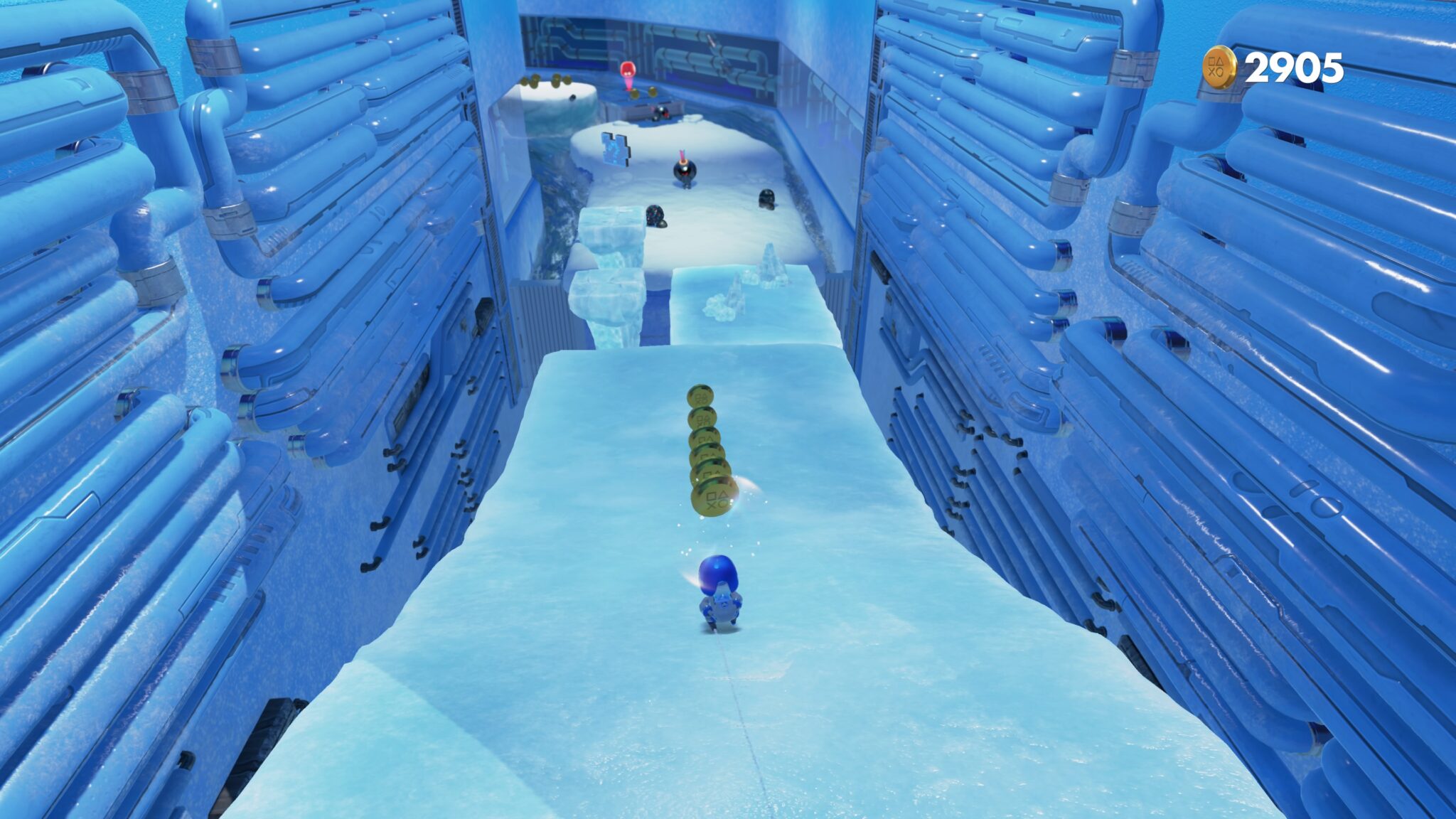
Task: Click the round black bomb enemy with pink fuse
Action: click(x=684, y=171)
